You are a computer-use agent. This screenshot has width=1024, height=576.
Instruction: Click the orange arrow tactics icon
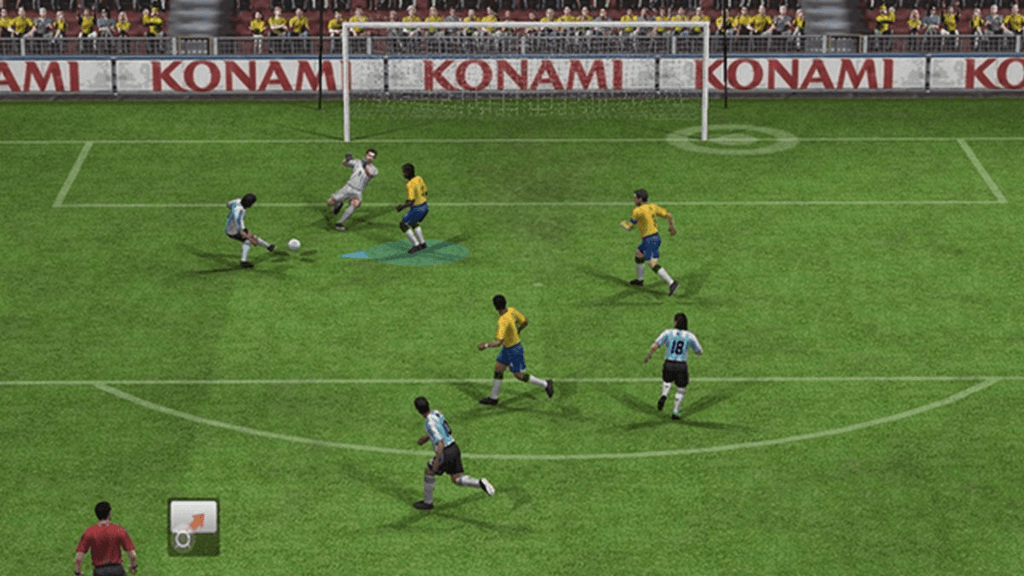(193, 526)
